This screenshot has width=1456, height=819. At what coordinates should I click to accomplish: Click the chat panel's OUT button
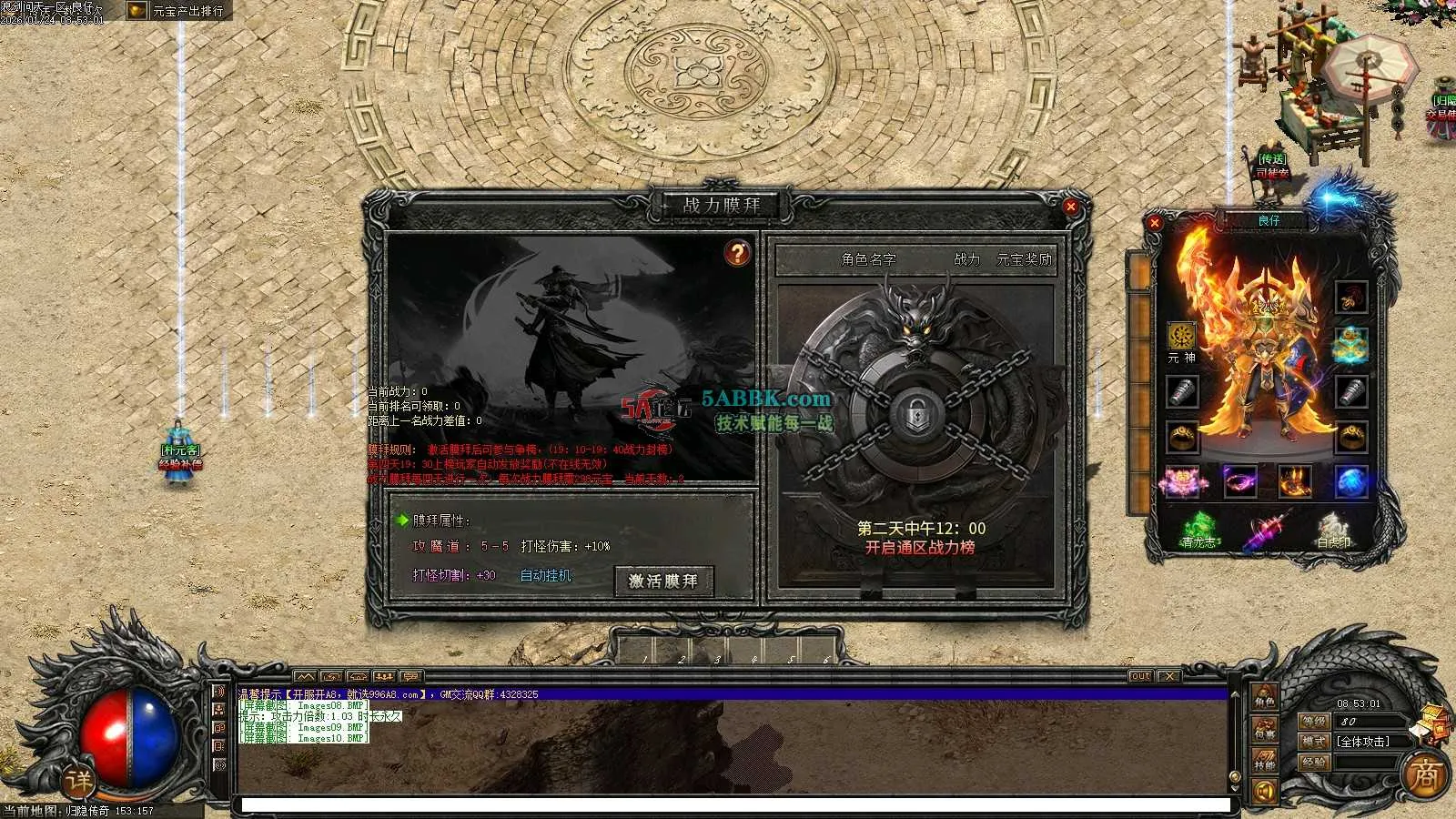(x=1140, y=676)
